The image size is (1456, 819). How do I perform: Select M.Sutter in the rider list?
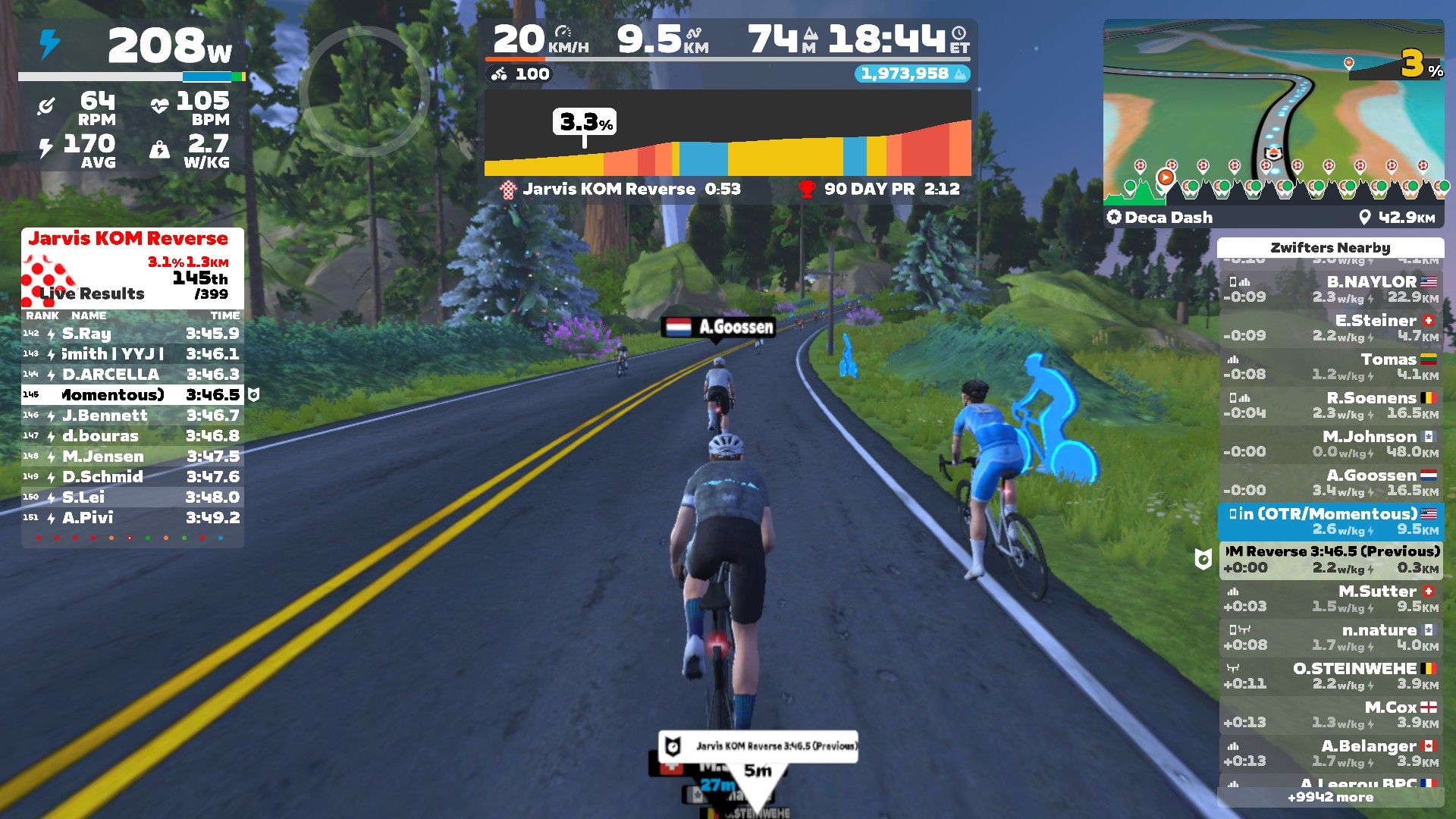(1331, 598)
